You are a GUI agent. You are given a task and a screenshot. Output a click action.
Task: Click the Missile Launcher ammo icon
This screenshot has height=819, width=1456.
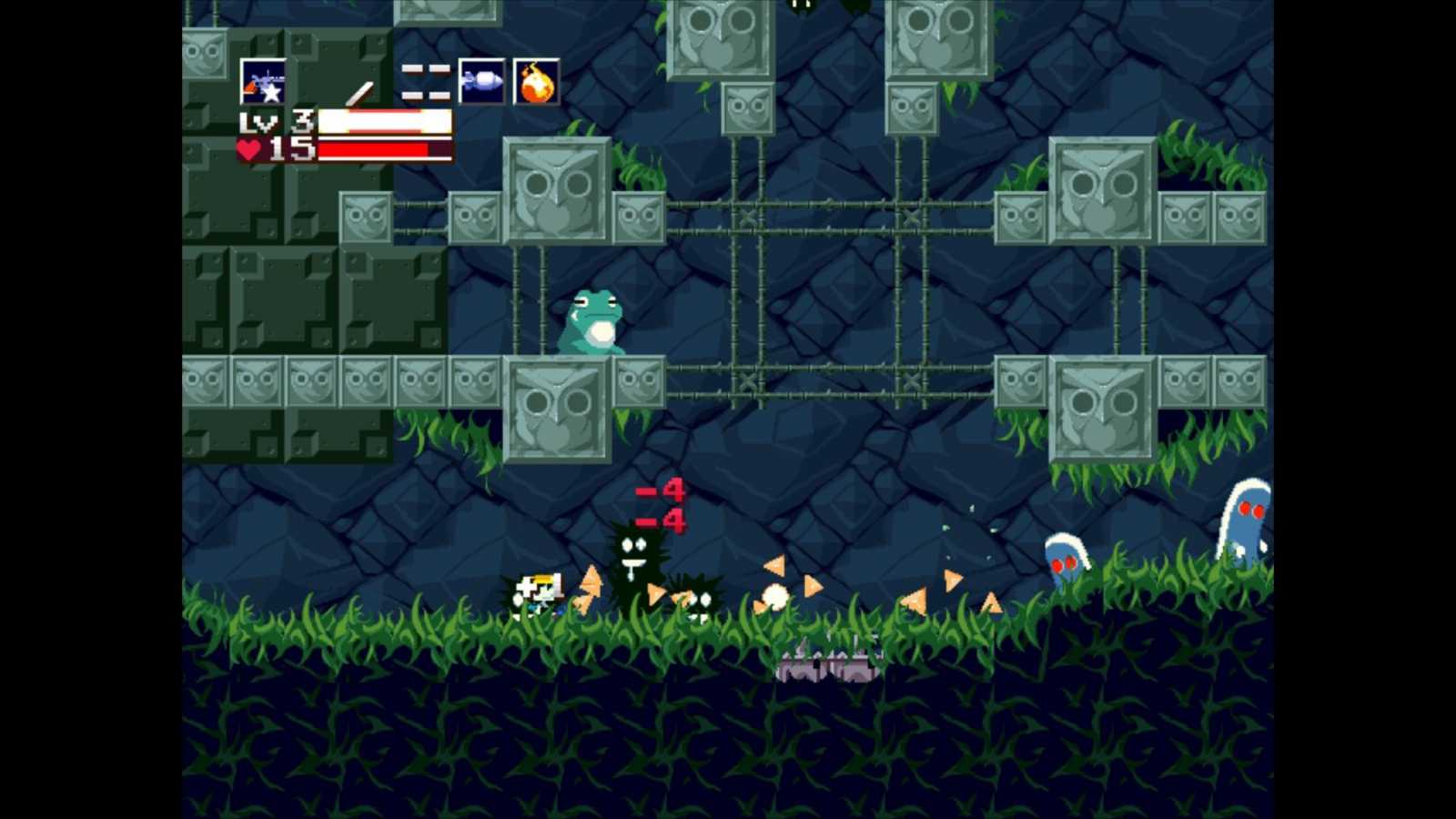click(x=482, y=83)
